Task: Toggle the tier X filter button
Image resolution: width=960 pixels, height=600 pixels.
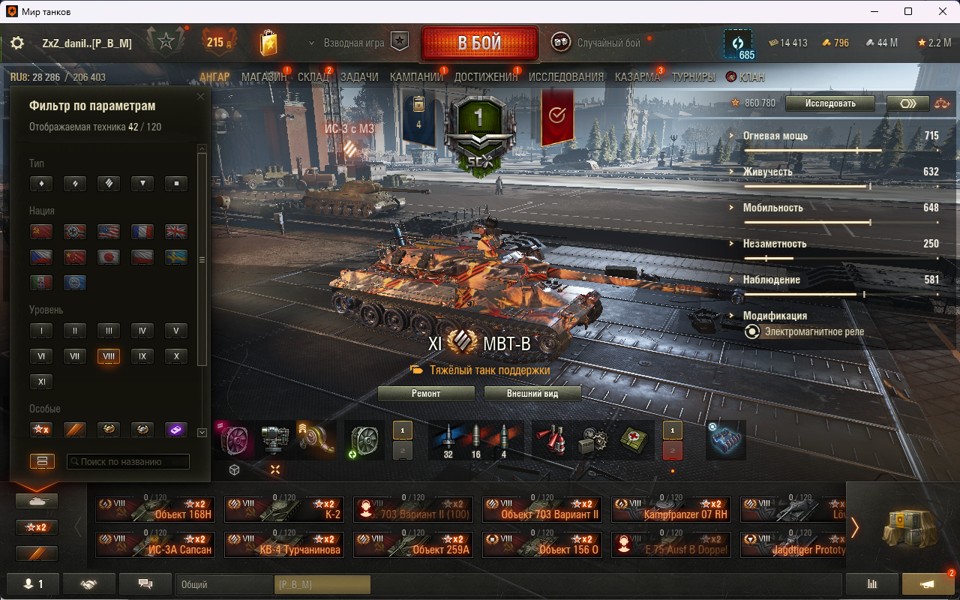Action: 176,356
